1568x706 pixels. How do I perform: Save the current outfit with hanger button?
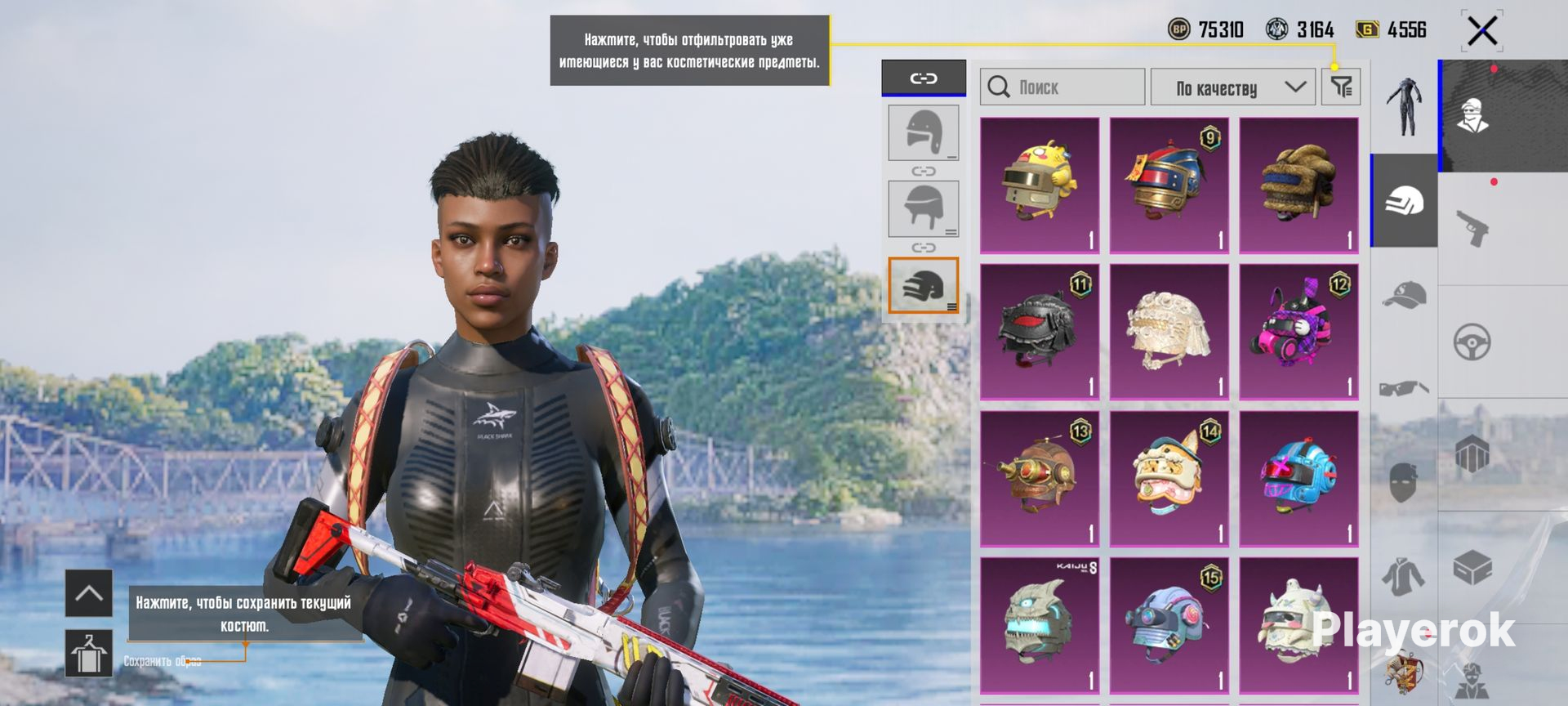89,654
